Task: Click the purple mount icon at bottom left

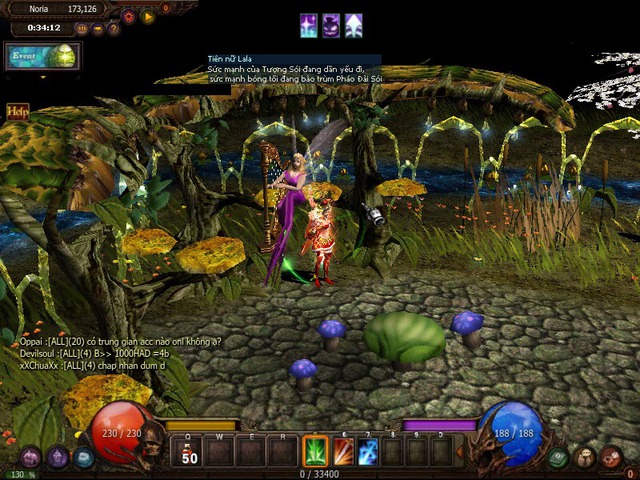Action: click(x=30, y=457)
